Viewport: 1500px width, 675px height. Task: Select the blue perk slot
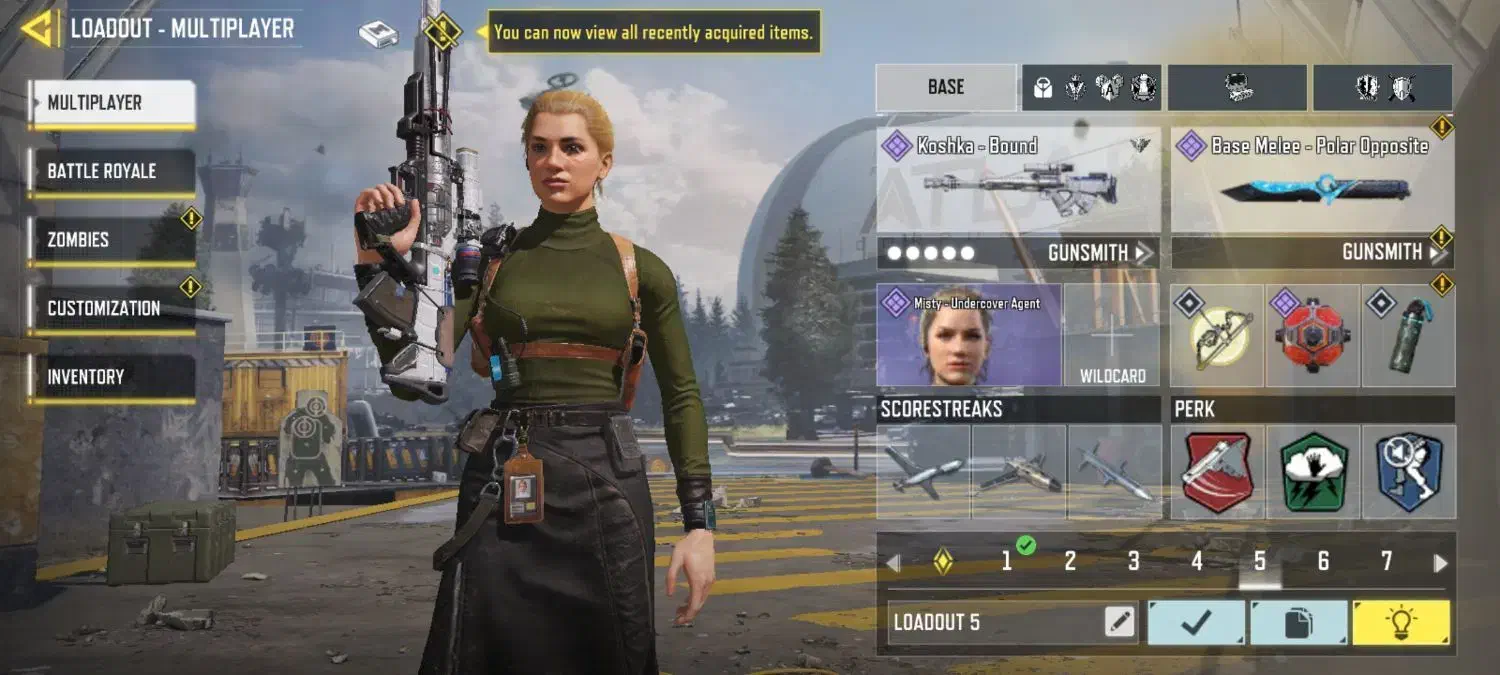pos(1409,472)
